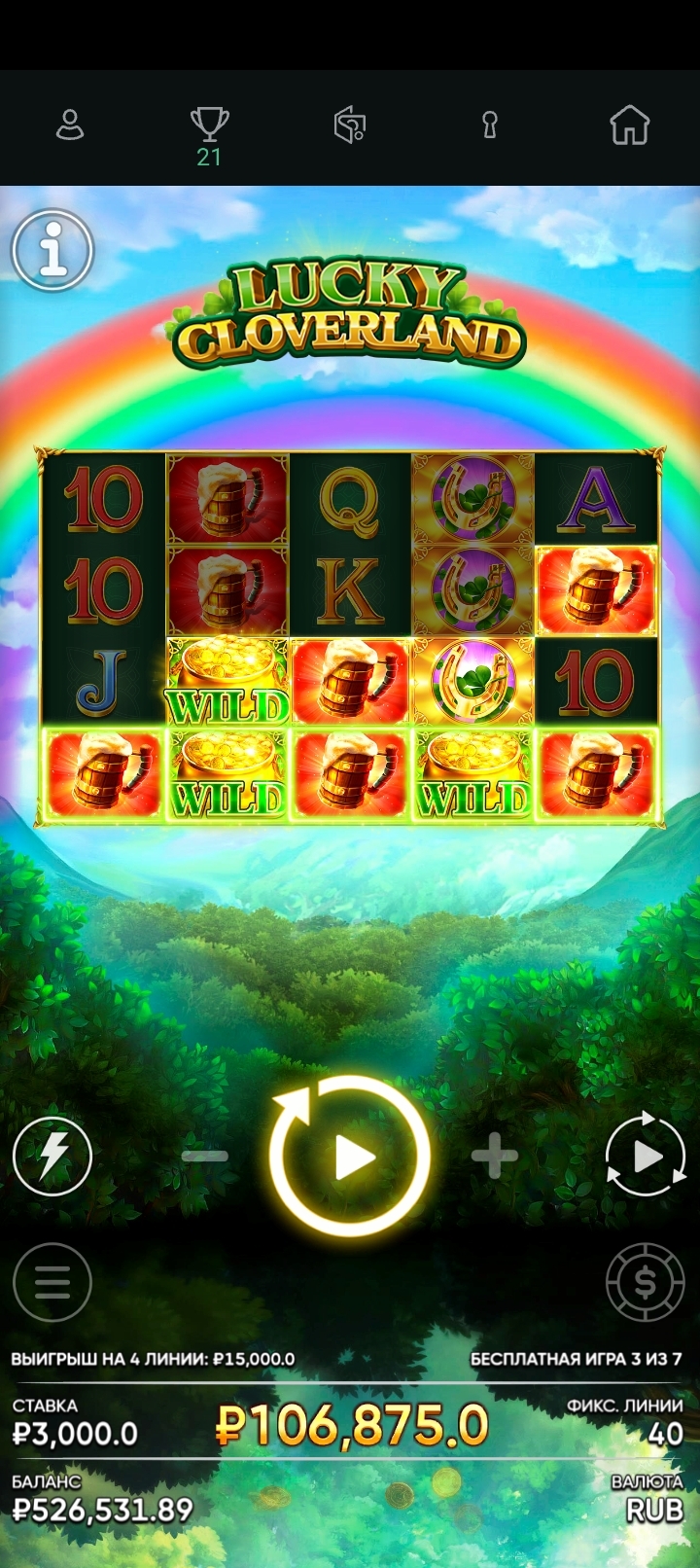Open the game info paytable
700x1568 pixels.
pos(52,250)
